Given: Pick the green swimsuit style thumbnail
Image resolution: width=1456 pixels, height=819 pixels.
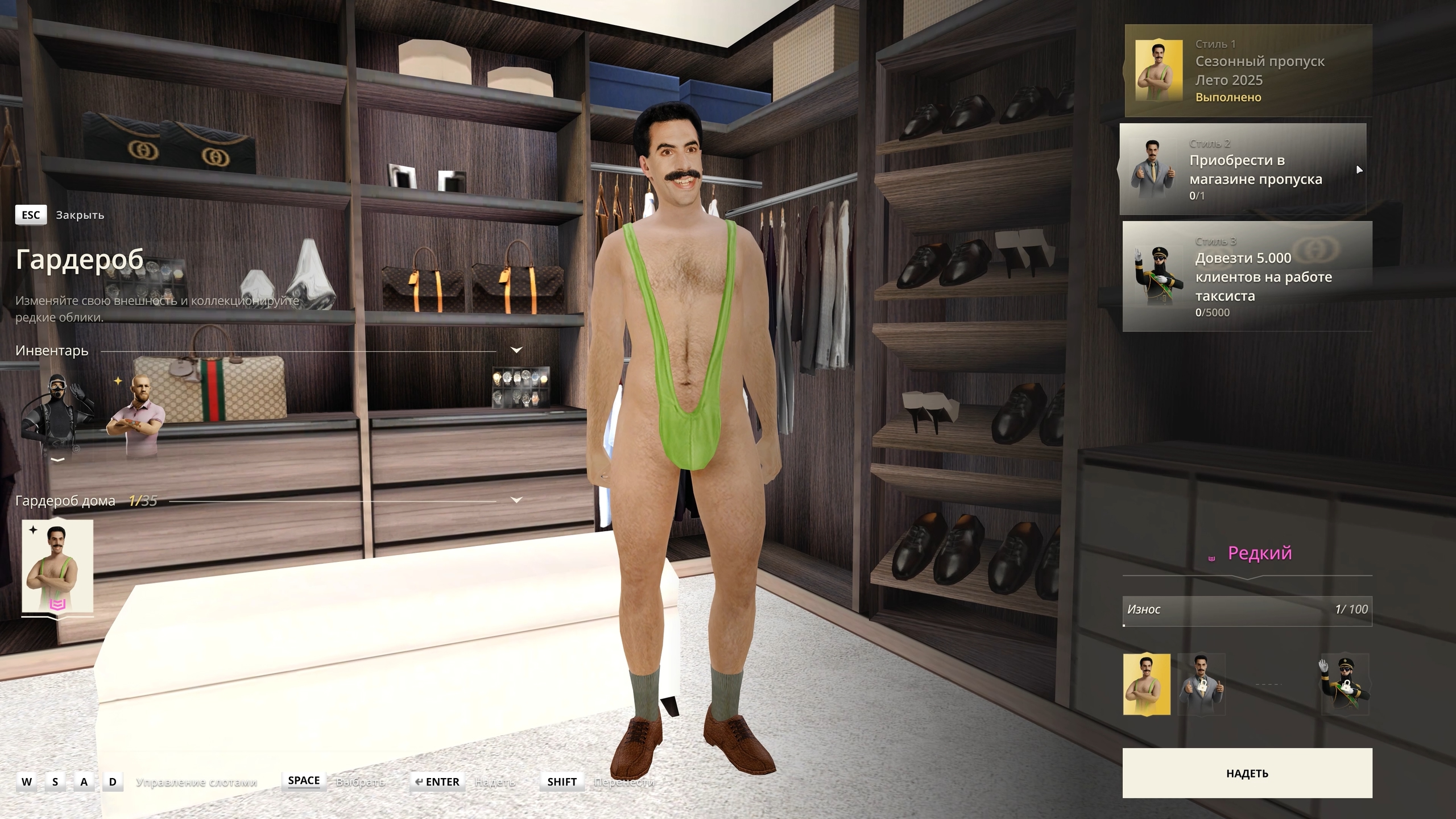Looking at the screenshot, I should [1146, 684].
